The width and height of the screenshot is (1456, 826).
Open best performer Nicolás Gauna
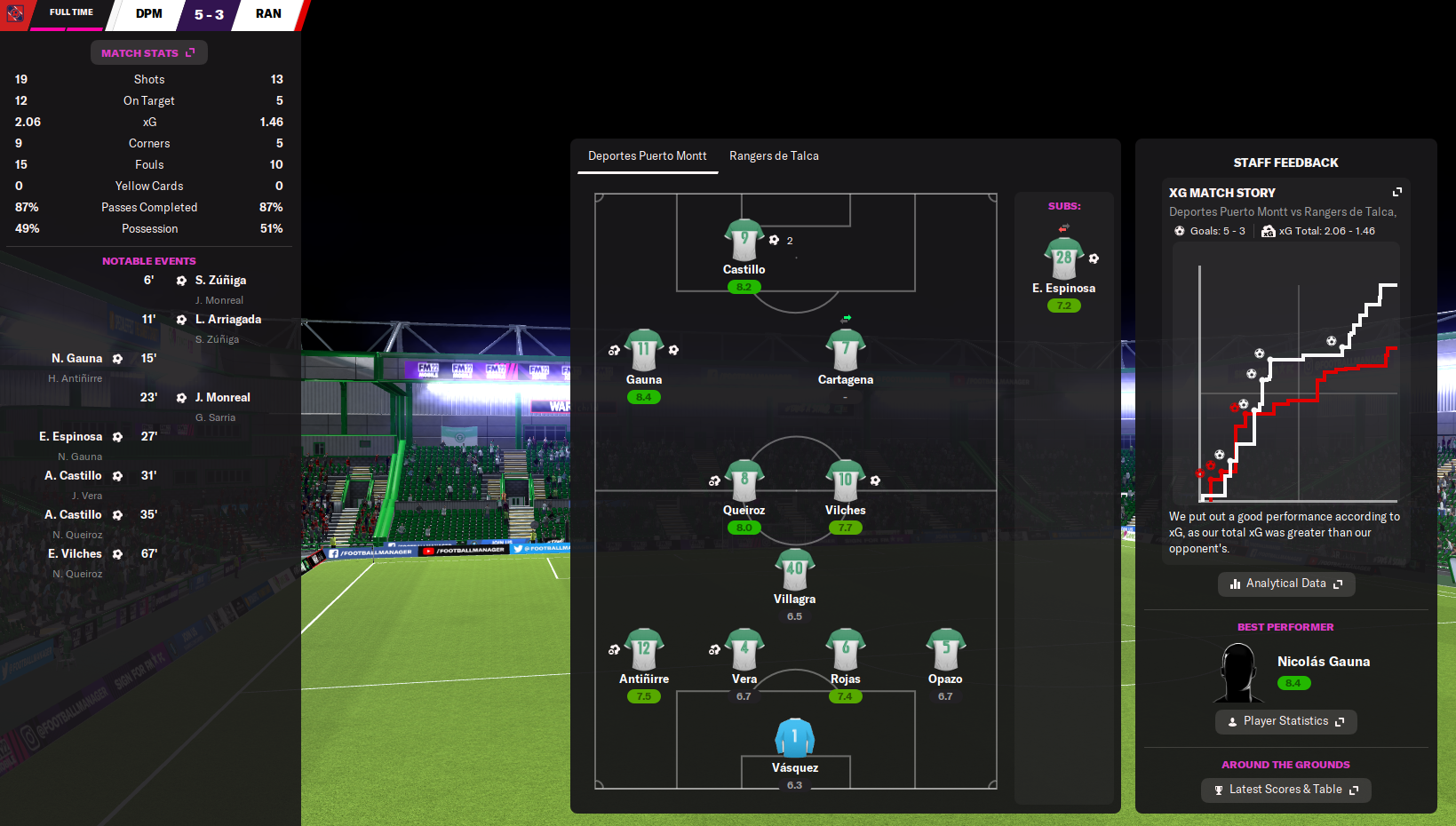1323,662
